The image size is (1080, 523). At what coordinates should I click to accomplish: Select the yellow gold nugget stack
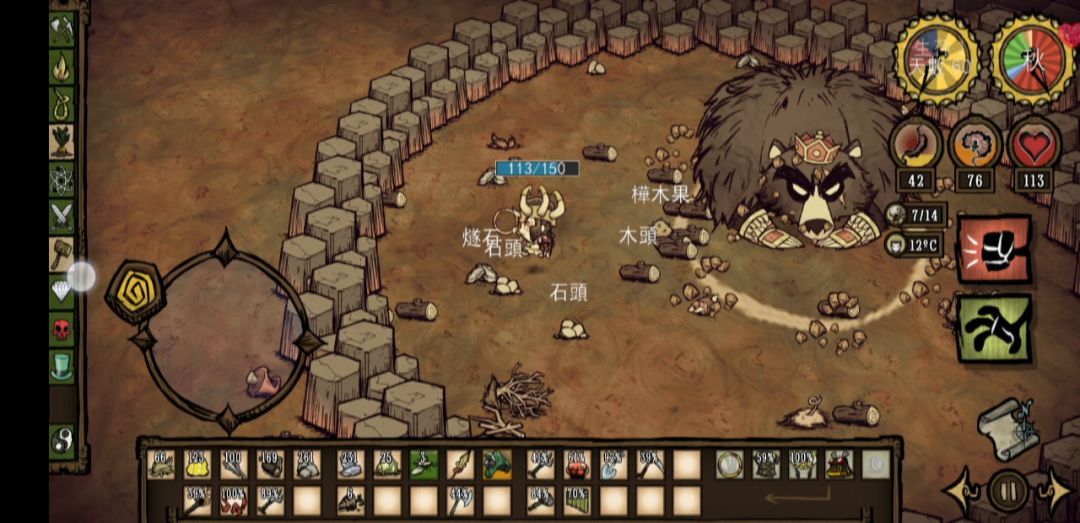coord(197,464)
